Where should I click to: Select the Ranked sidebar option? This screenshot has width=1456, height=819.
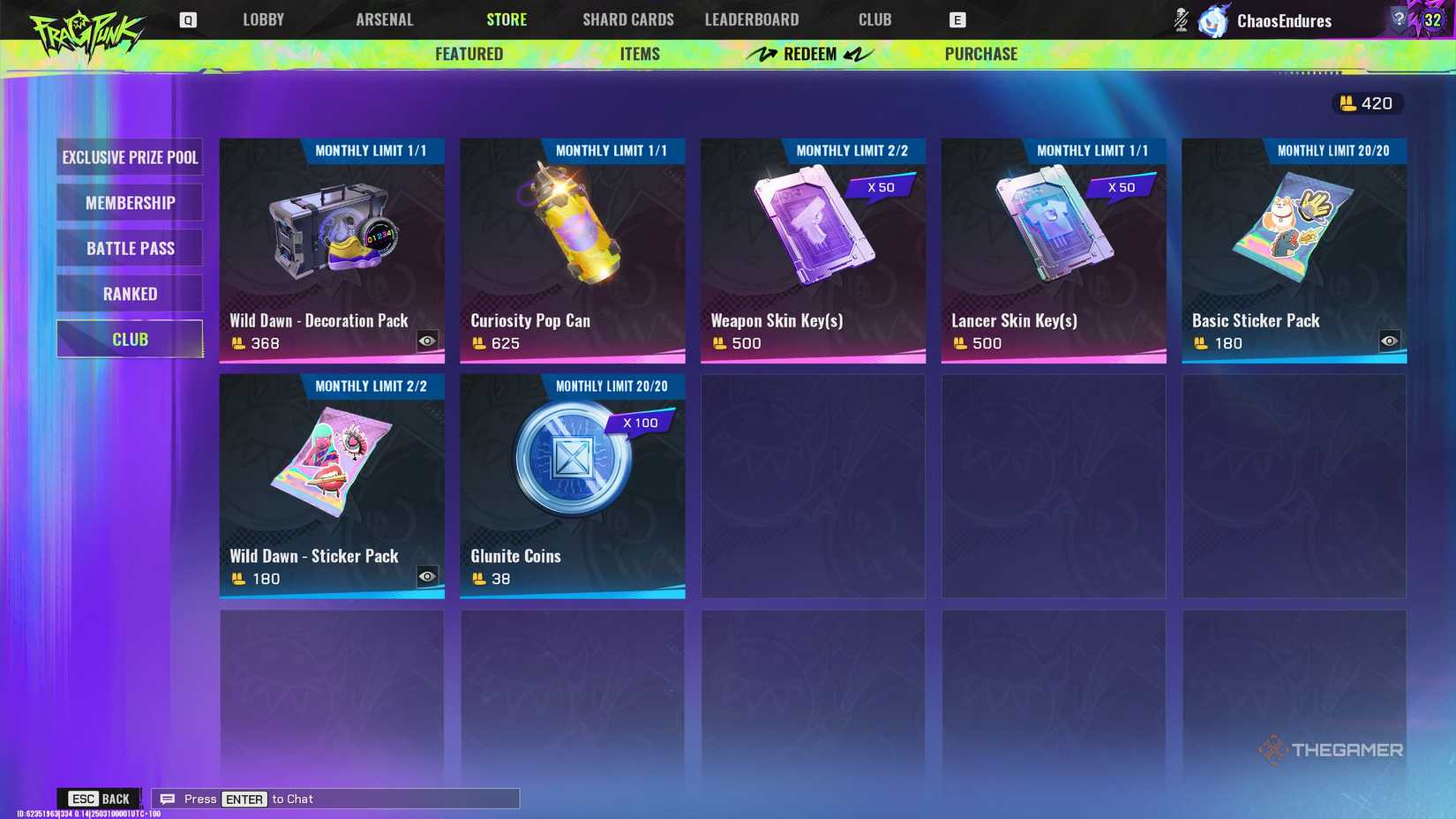tap(129, 293)
